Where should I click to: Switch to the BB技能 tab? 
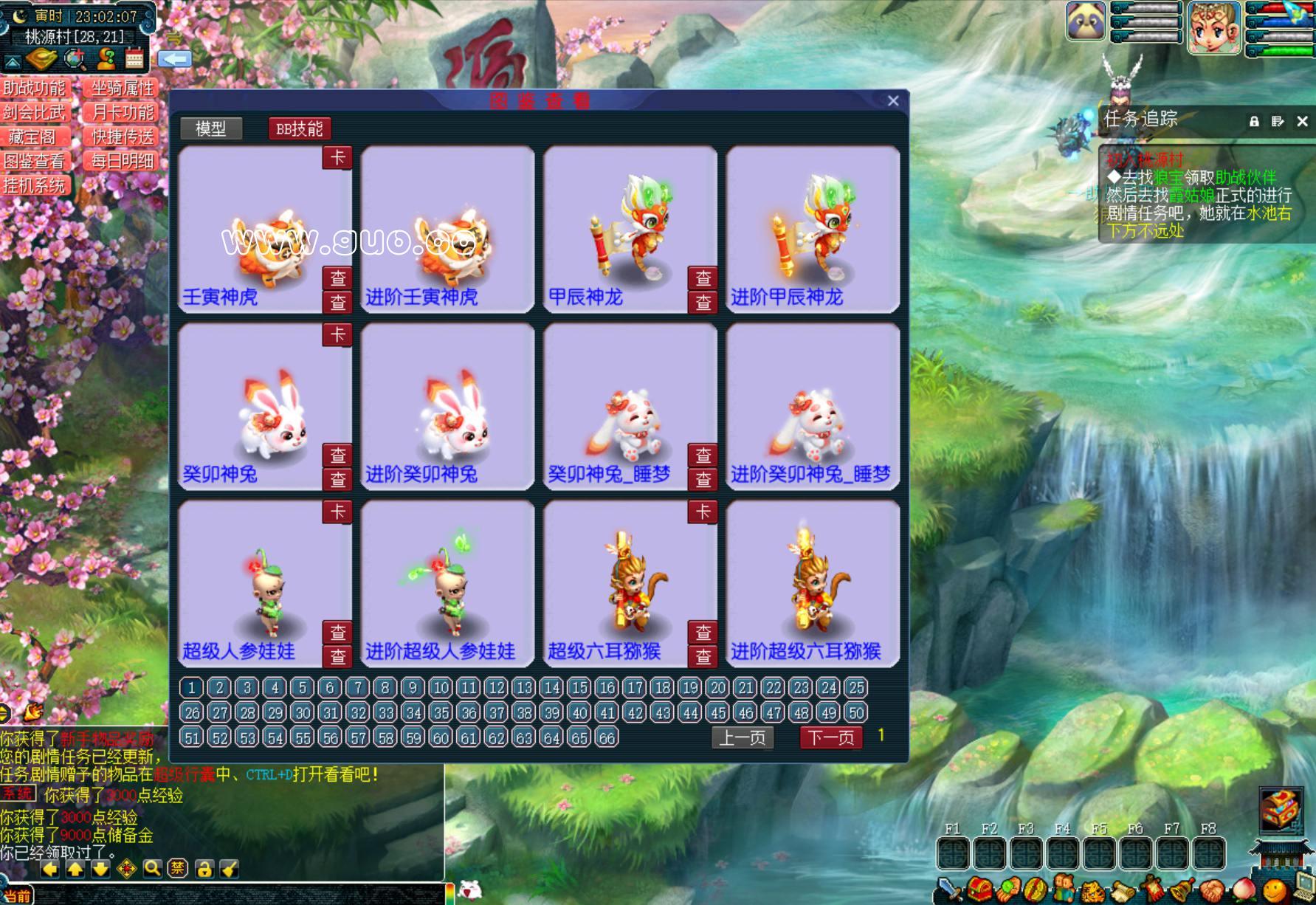pos(299,129)
